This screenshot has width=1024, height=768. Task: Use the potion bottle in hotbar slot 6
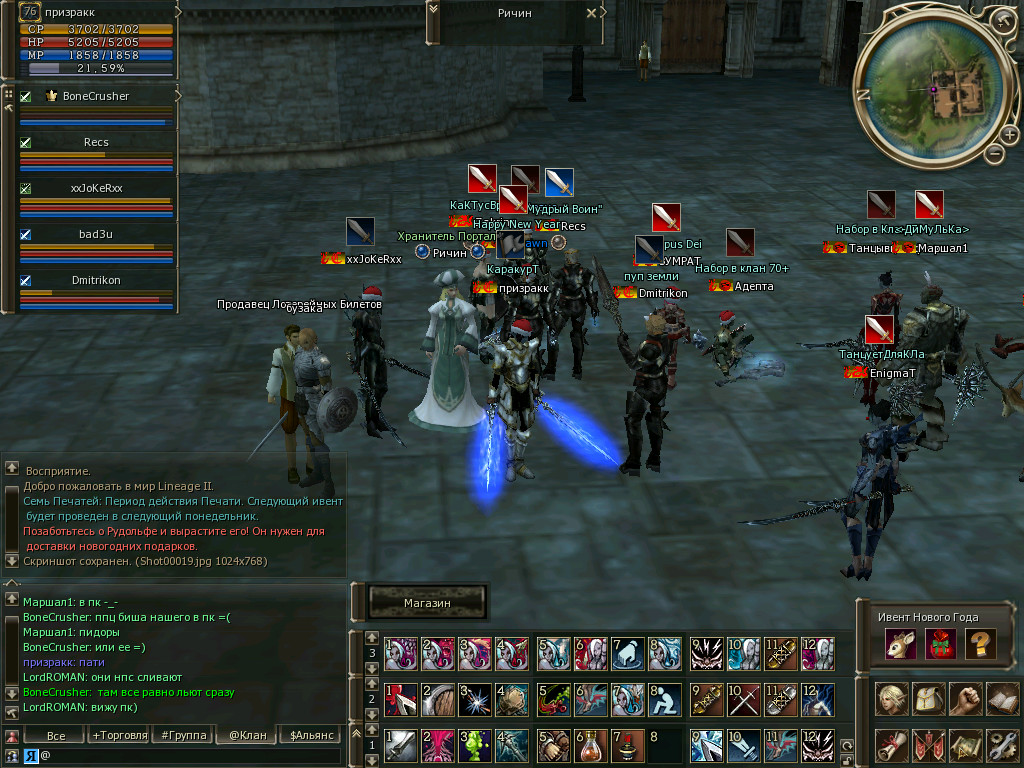(x=589, y=745)
